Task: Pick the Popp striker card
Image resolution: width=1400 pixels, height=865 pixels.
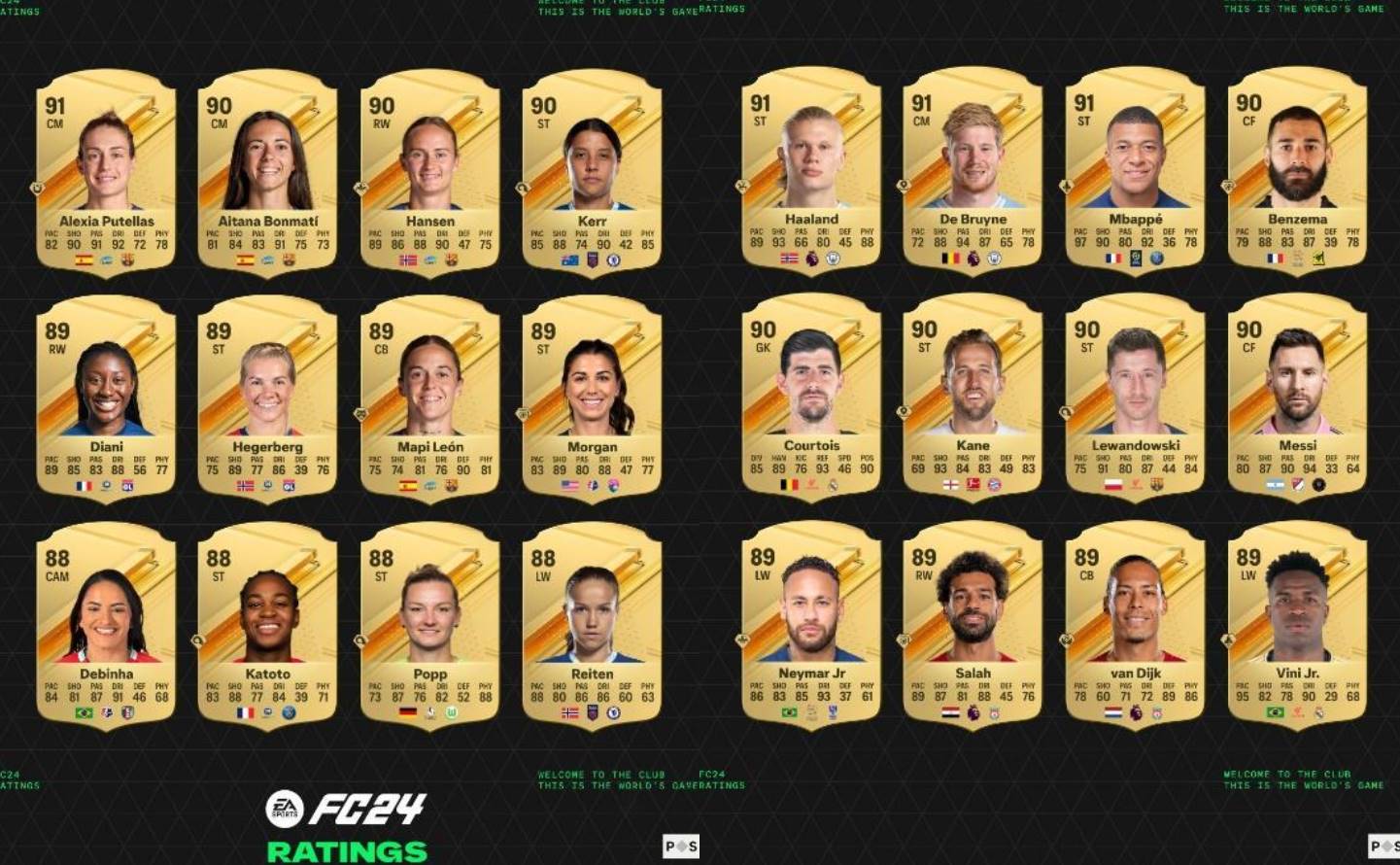Action: pyautogui.click(x=429, y=625)
